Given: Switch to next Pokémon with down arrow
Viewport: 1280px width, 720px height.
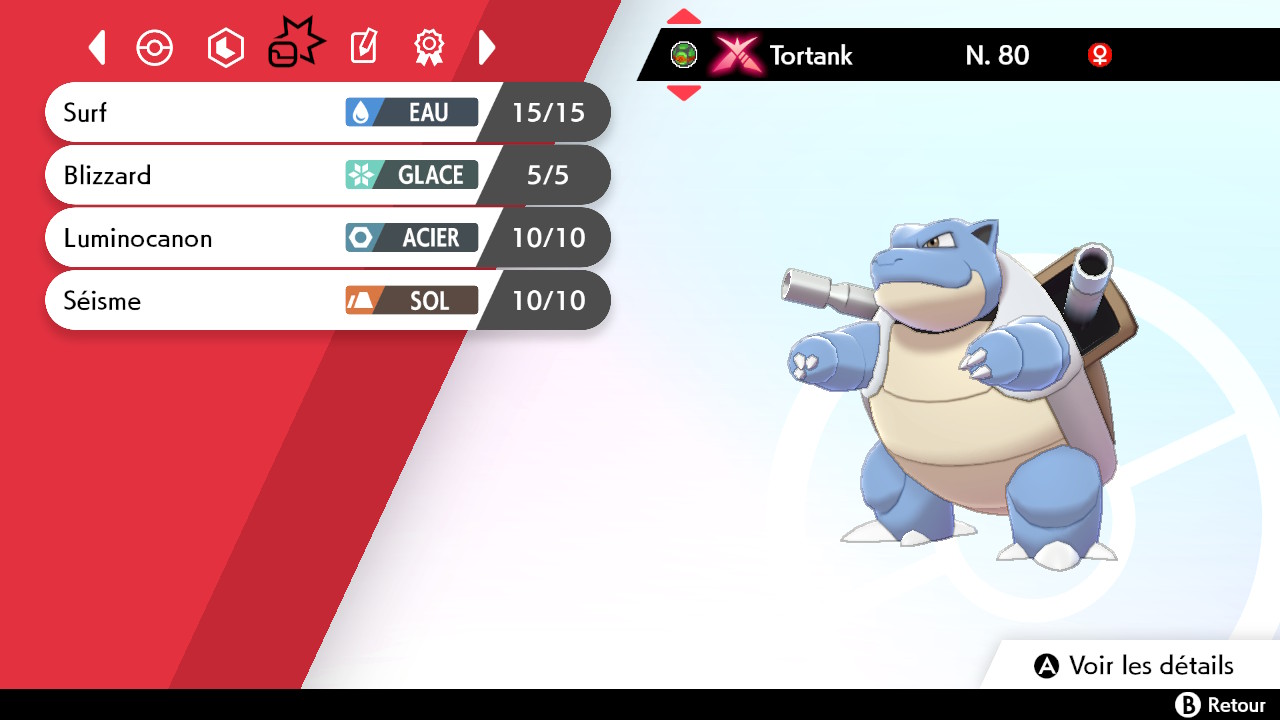Looking at the screenshot, I should point(683,93).
